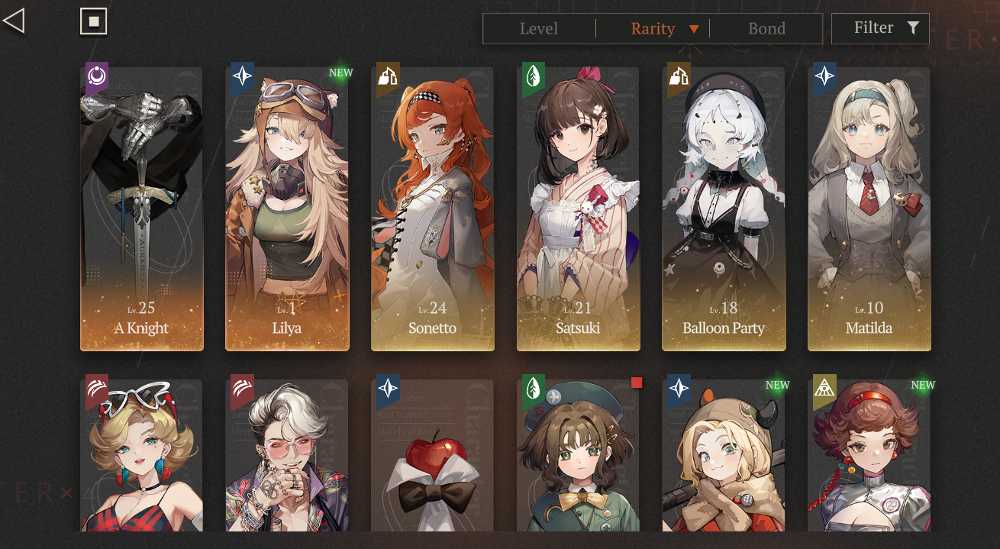Open Matilda's character card
Image resolution: width=1000 pixels, height=549 pixels.
click(868, 209)
